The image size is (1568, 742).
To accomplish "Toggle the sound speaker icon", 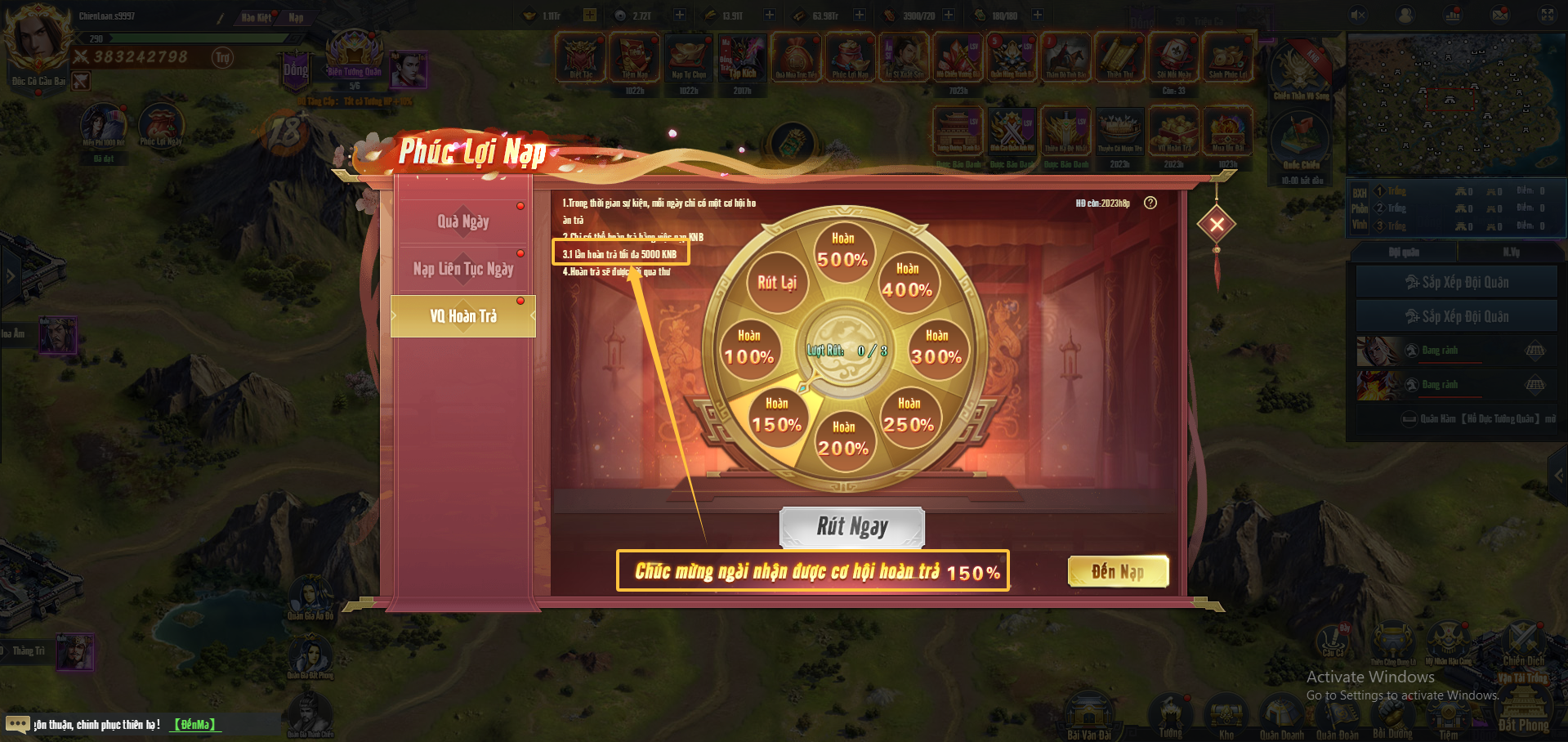I will click(x=1358, y=15).
